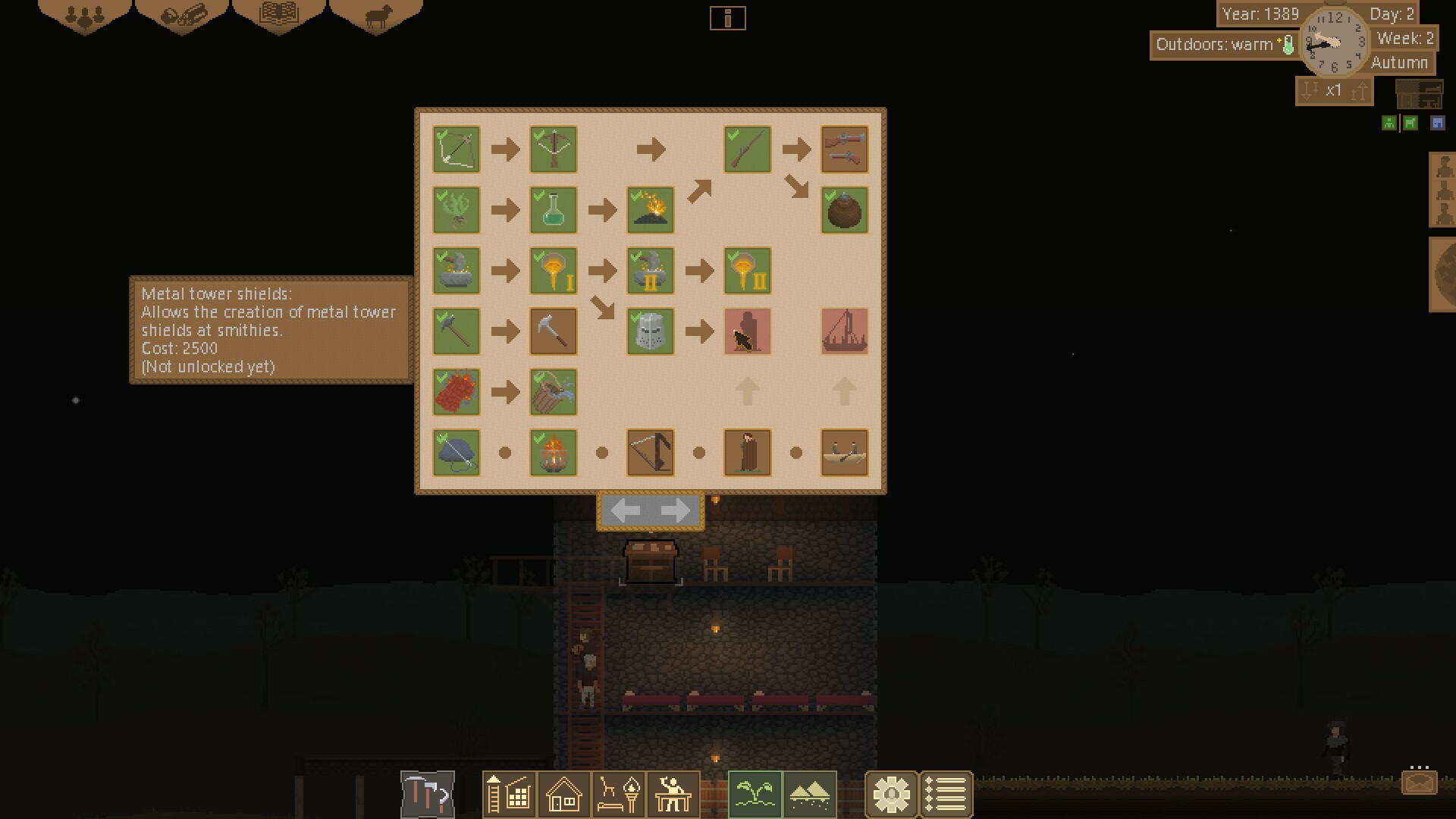Click the info button at top center
Viewport: 1456px width, 819px height.
[x=728, y=18]
